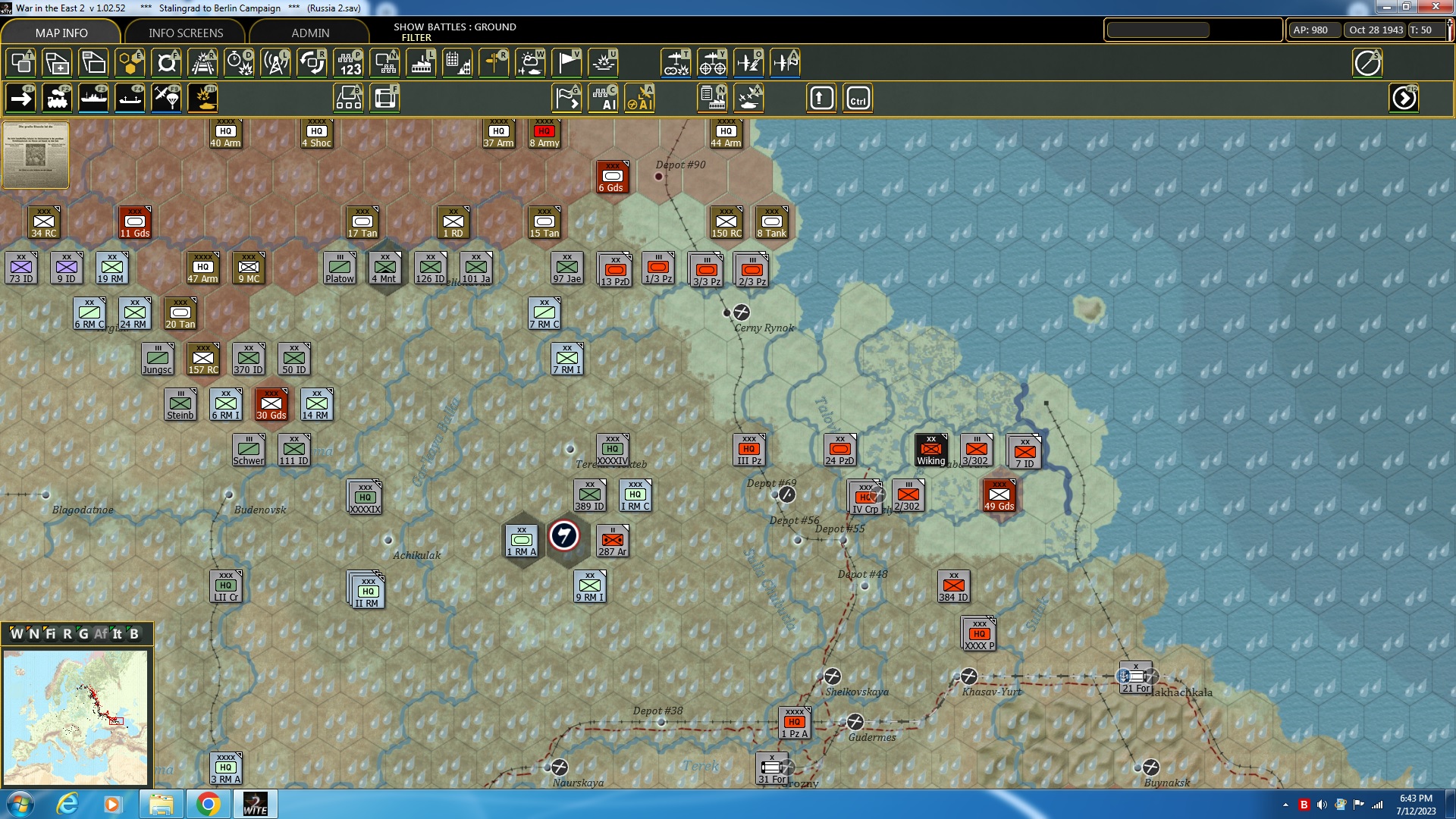Toggle the G nationality filter on minimap
Screen dimensions: 1456x819
(83, 634)
